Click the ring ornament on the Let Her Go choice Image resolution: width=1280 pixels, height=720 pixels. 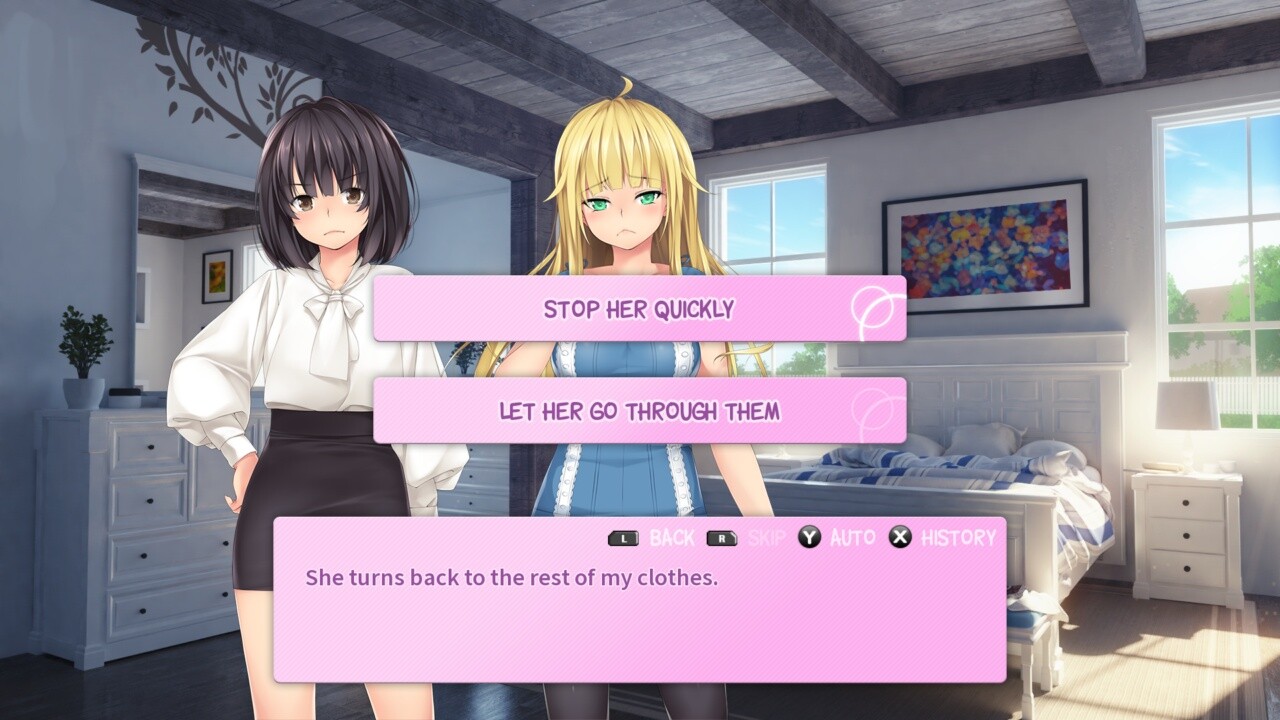874,410
